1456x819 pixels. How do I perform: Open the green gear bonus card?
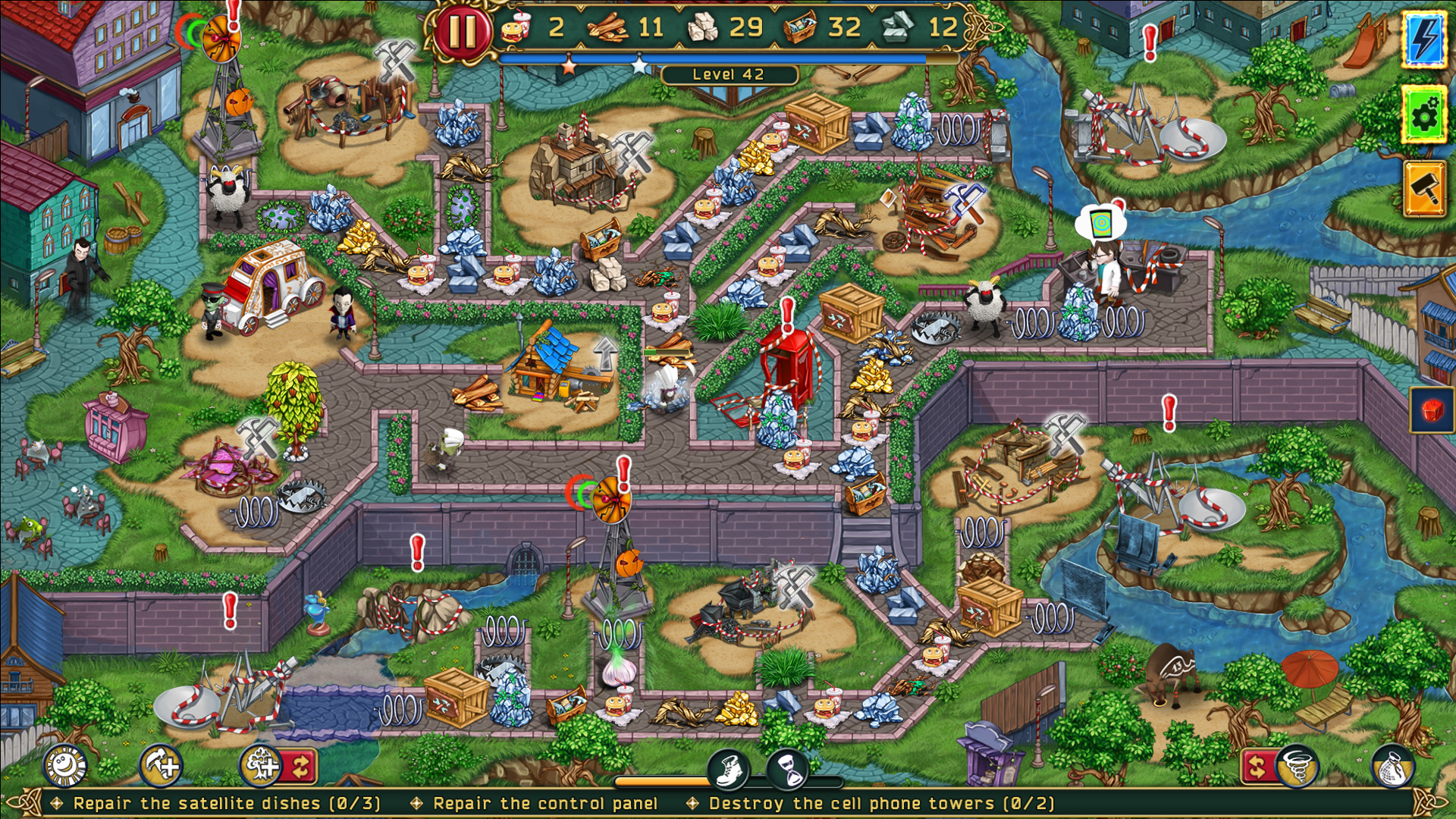click(x=1423, y=115)
